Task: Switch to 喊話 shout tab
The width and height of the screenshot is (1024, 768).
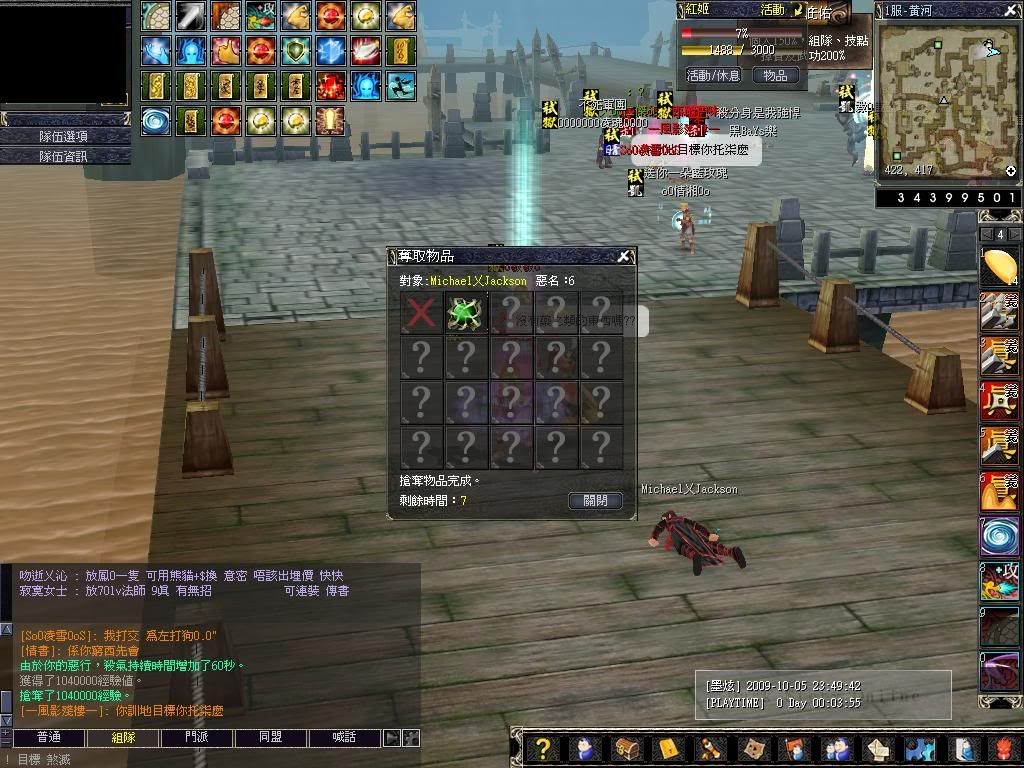Action: 344,737
